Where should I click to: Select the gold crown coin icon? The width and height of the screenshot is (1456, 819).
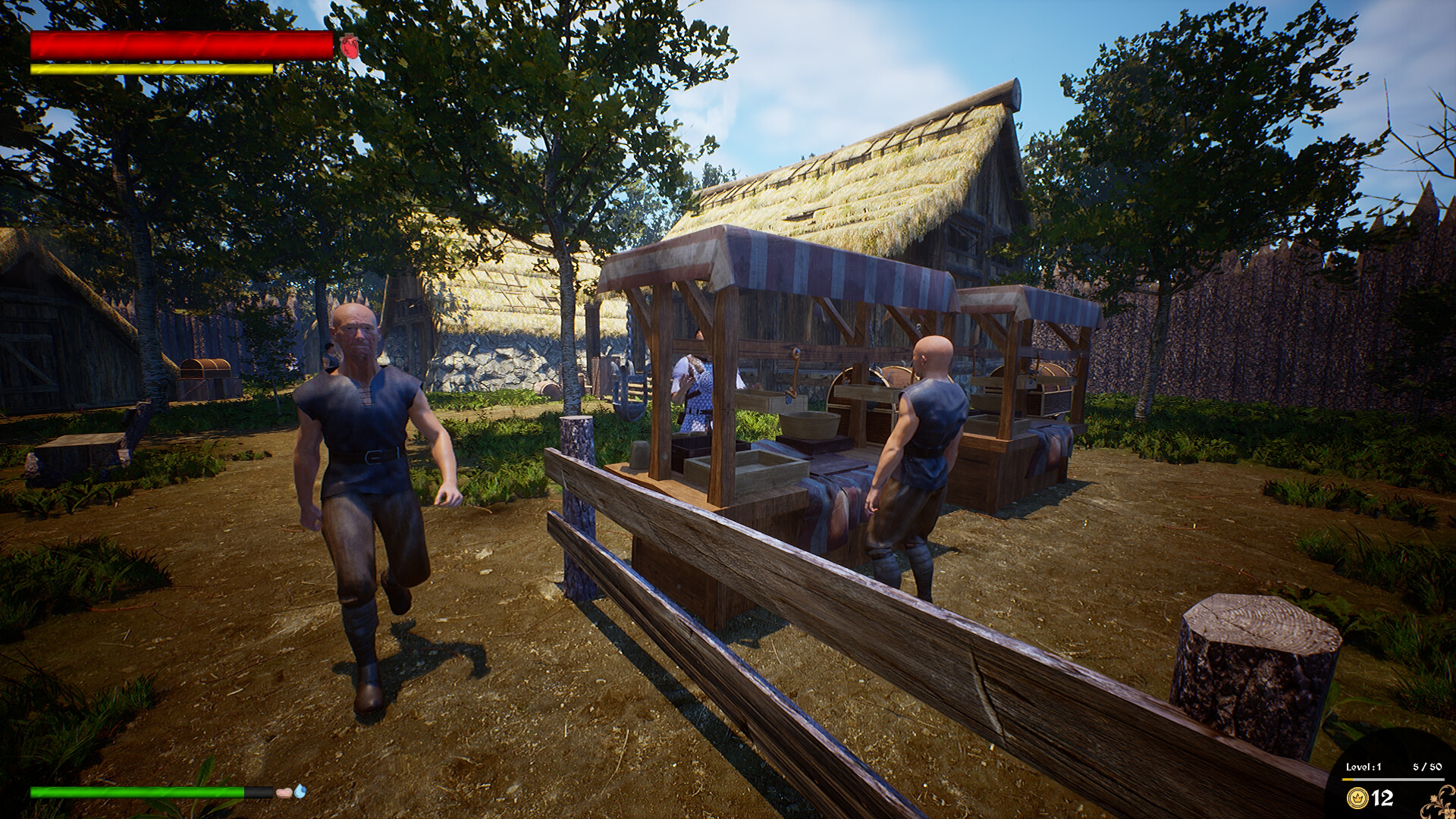tap(1356, 797)
